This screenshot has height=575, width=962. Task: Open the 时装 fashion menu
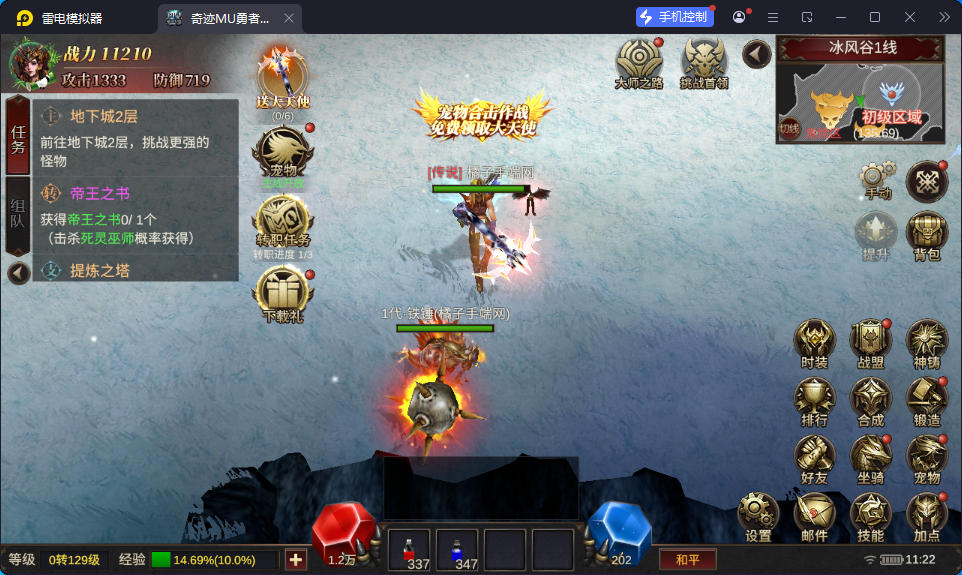point(814,342)
